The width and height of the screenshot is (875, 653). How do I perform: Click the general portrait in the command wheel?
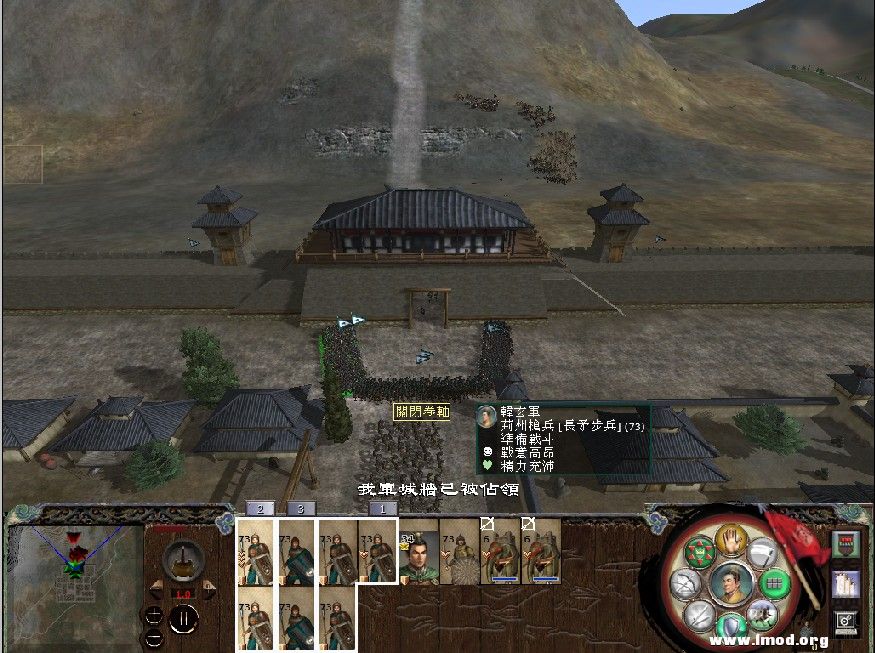click(730, 583)
